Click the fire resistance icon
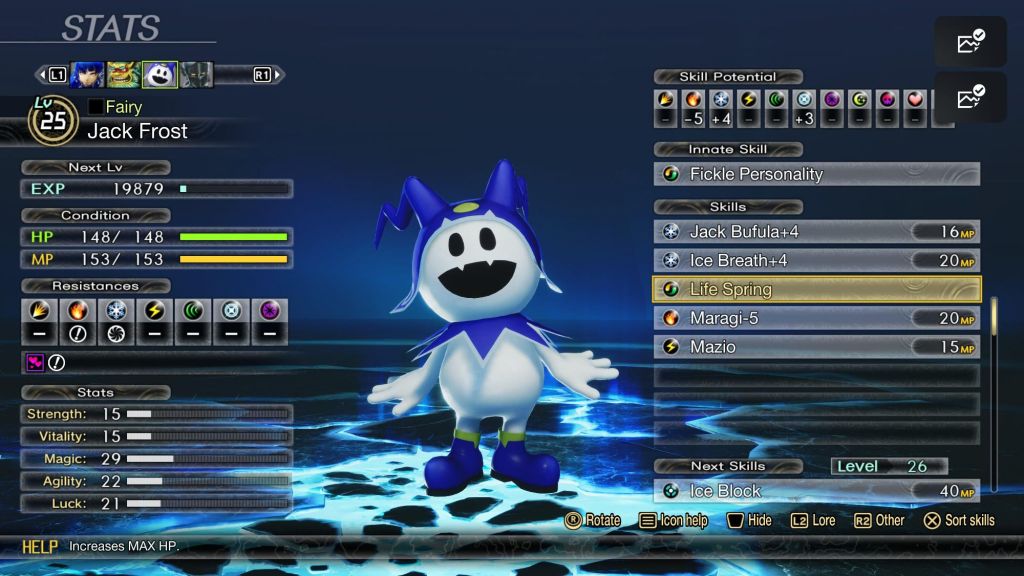The image size is (1024, 576). pyautogui.click(x=77, y=311)
